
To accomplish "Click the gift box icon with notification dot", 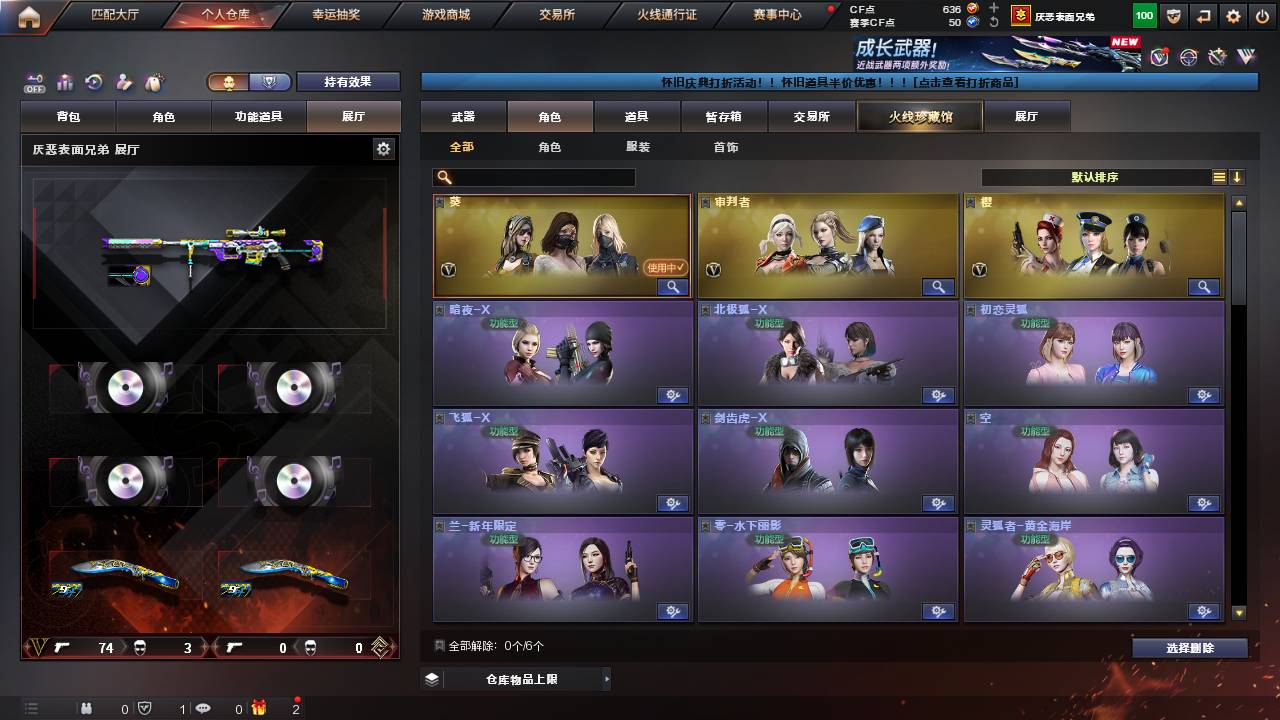I will 260,708.
